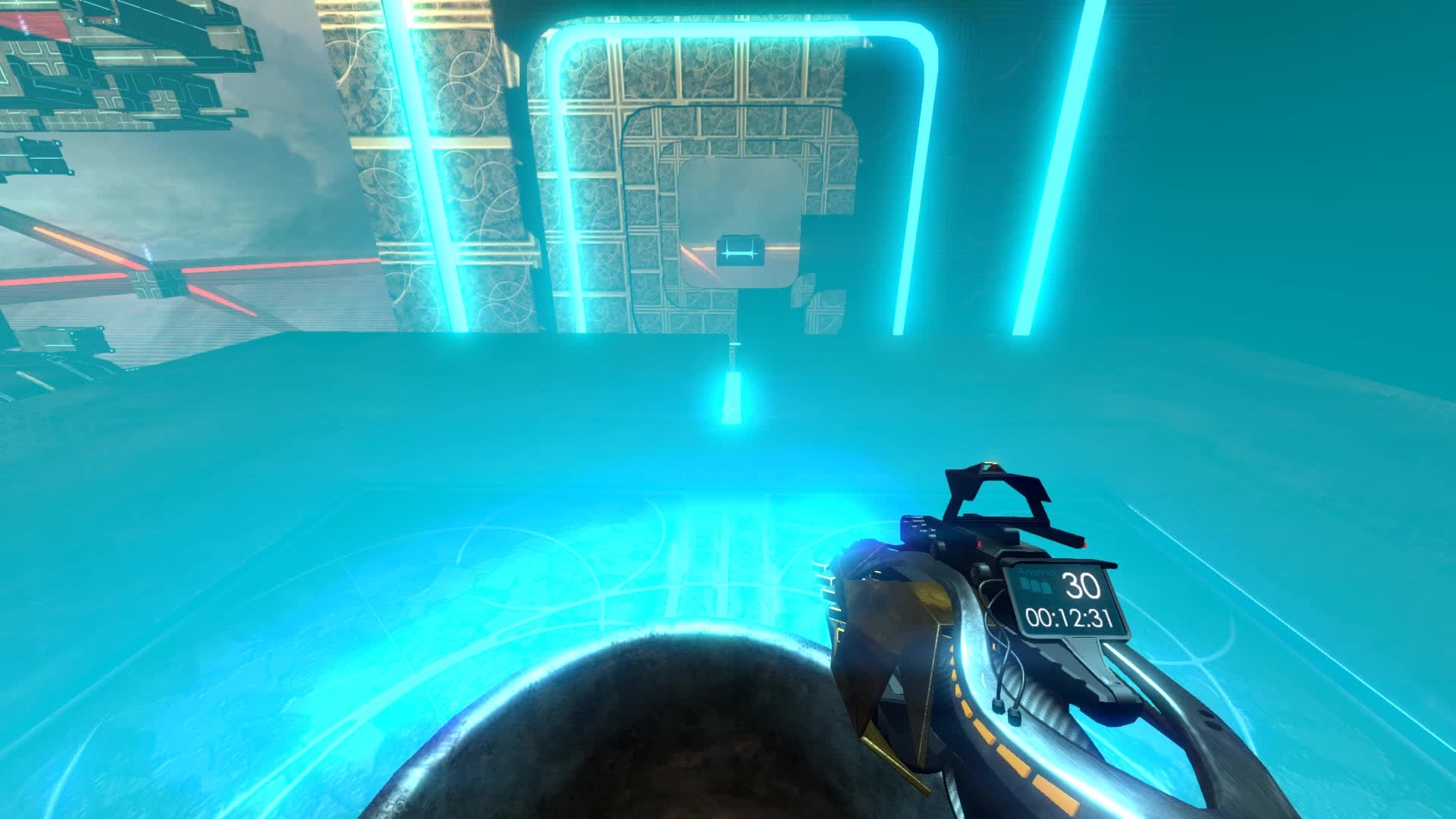Click the ammo label on the weapon screen
The image size is (1456, 819).
click(1038, 574)
